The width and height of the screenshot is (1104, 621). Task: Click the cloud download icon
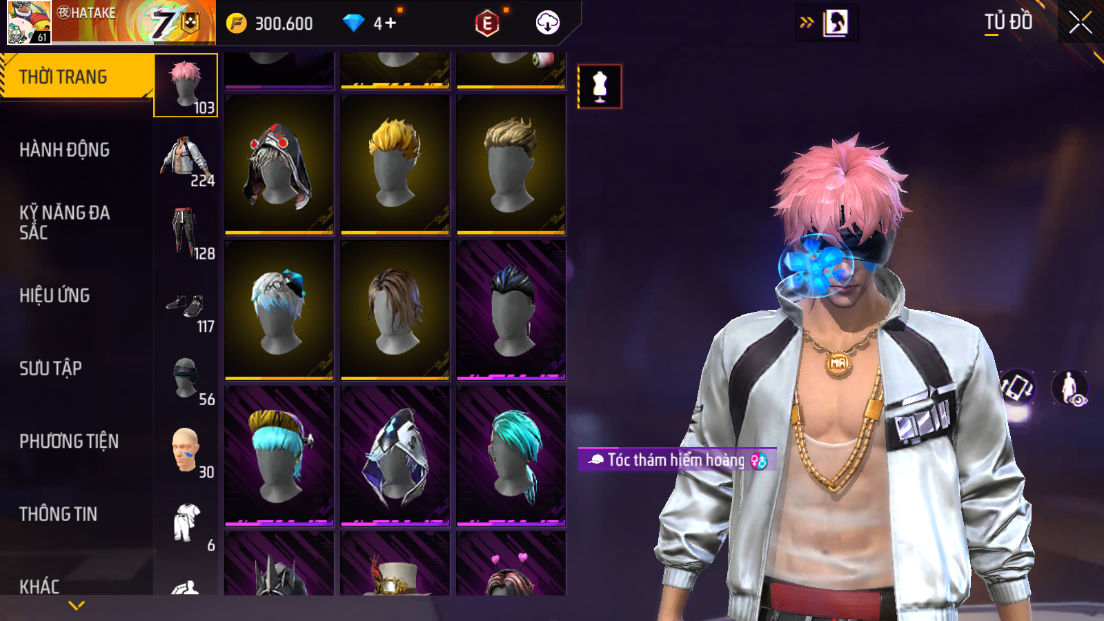tap(548, 23)
